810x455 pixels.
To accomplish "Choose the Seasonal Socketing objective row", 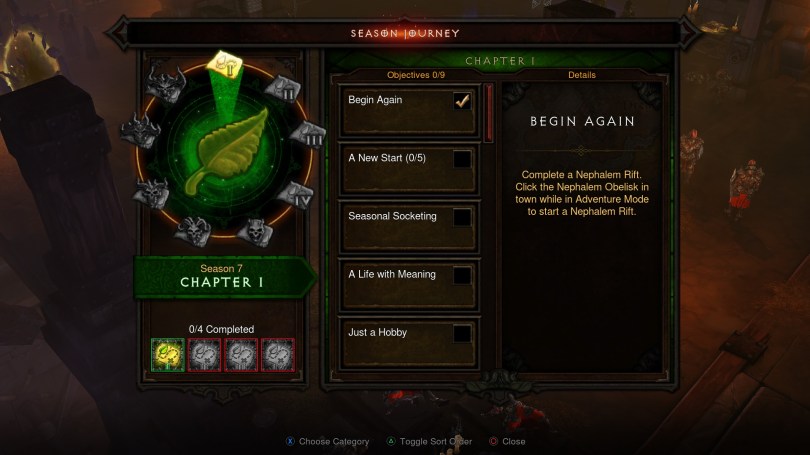I will (409, 226).
